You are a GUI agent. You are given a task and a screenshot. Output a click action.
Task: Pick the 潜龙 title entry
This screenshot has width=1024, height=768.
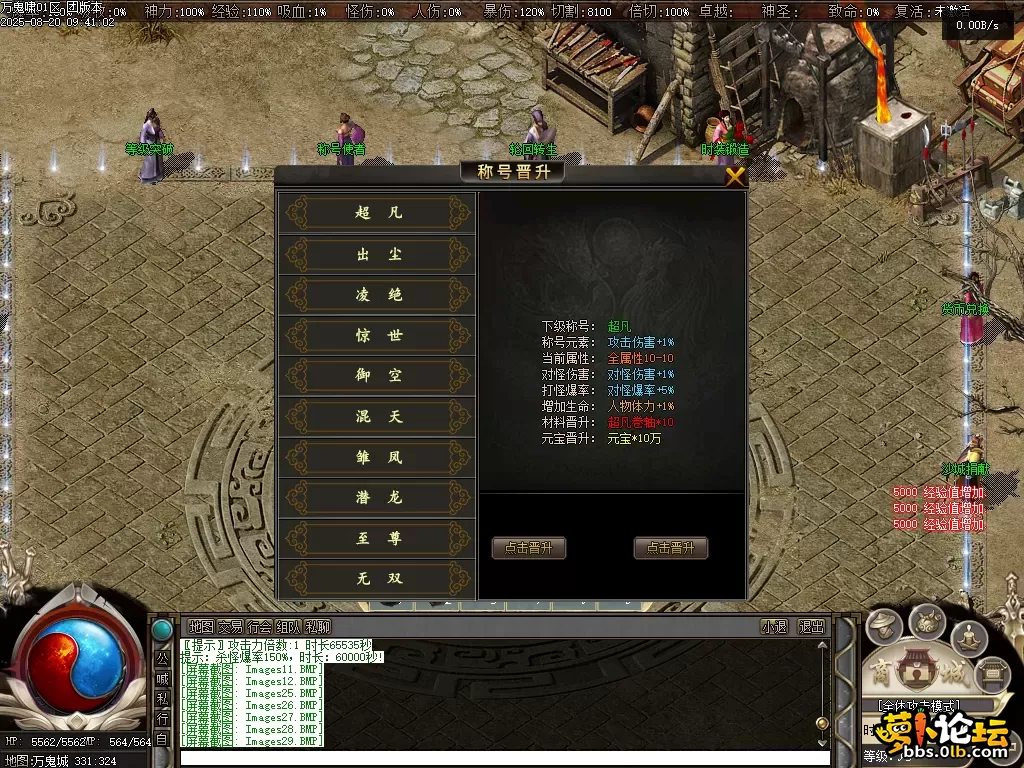click(x=378, y=497)
